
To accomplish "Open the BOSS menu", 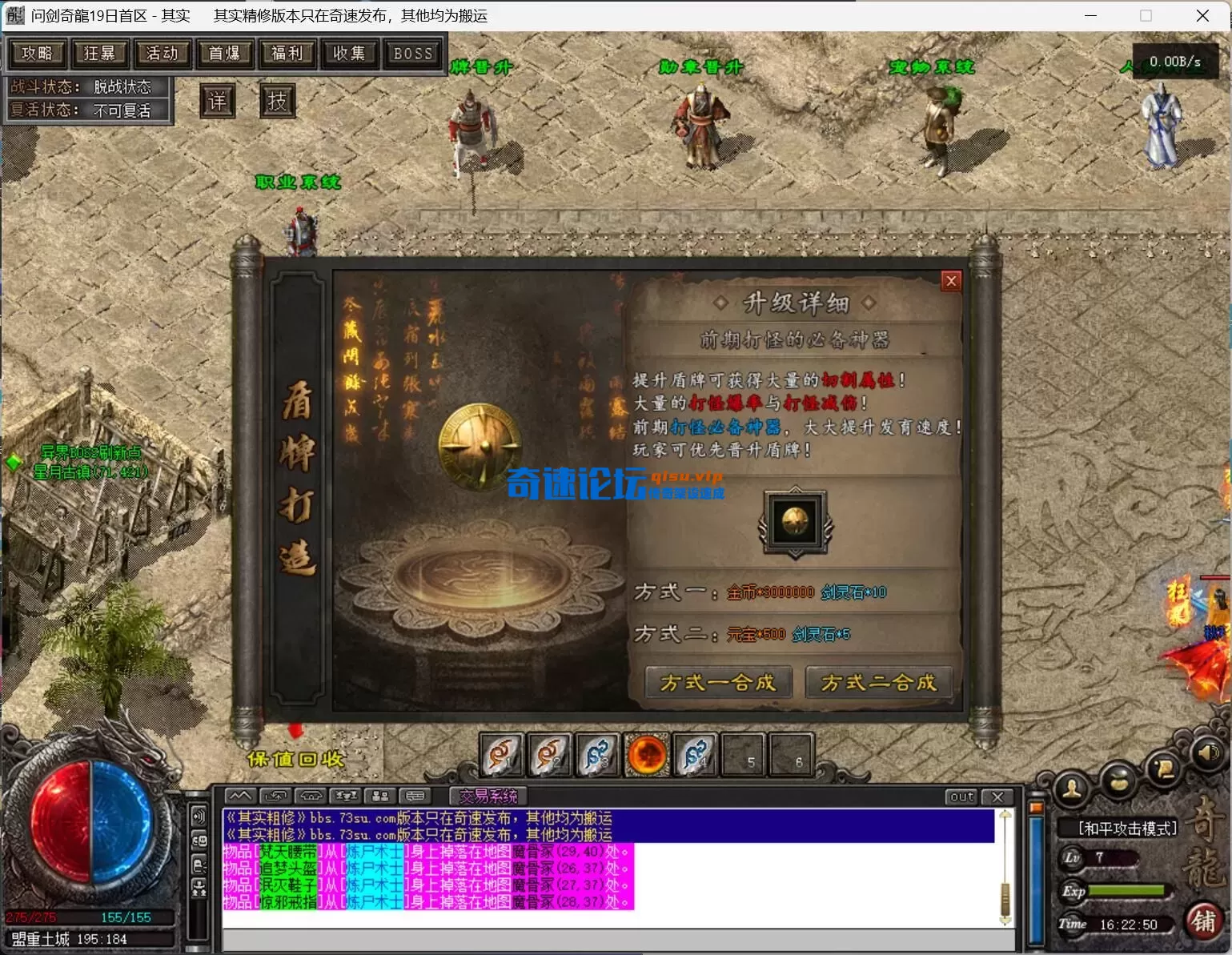I will [x=412, y=54].
